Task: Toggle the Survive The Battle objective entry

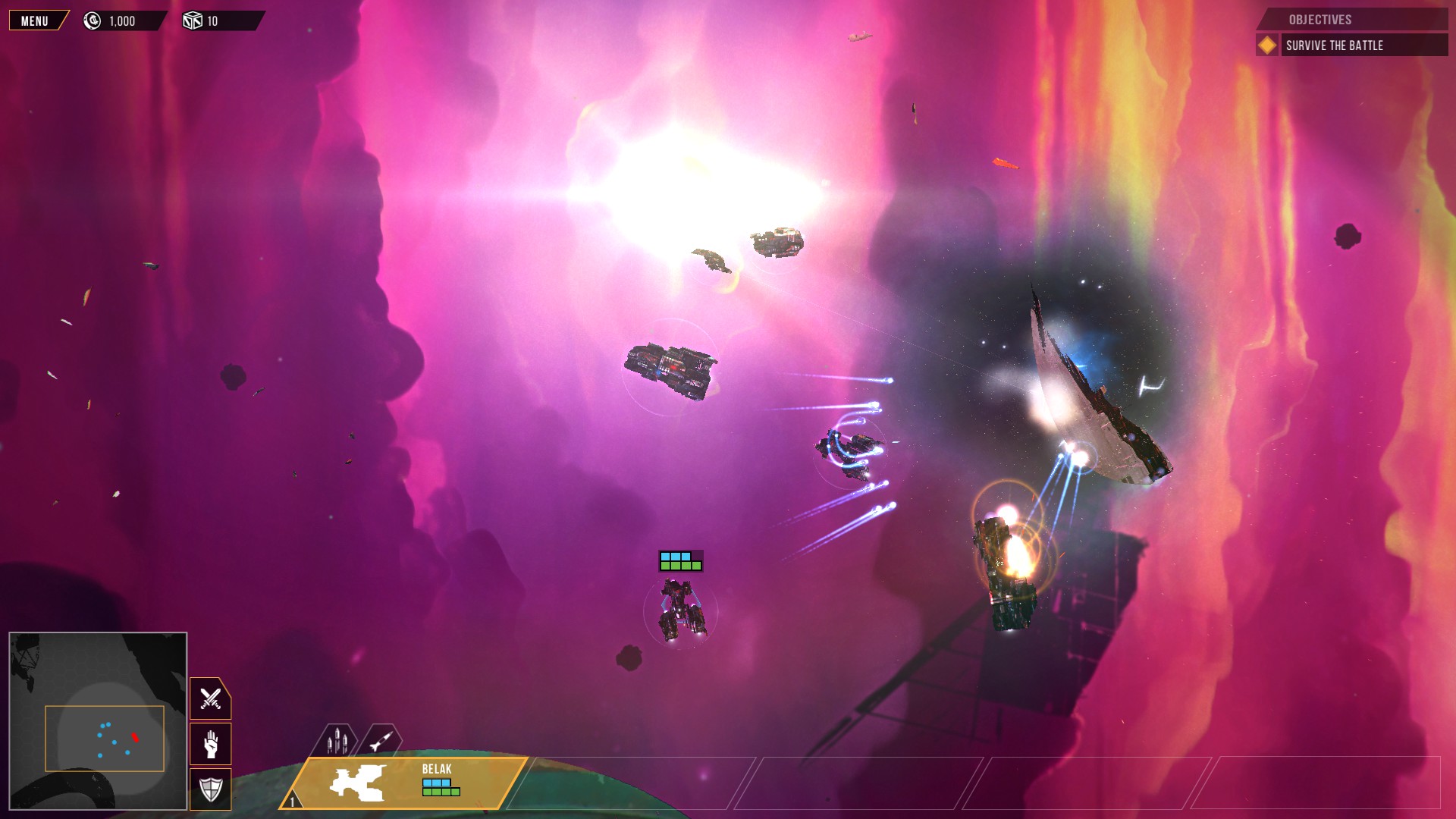Action: click(x=1333, y=45)
